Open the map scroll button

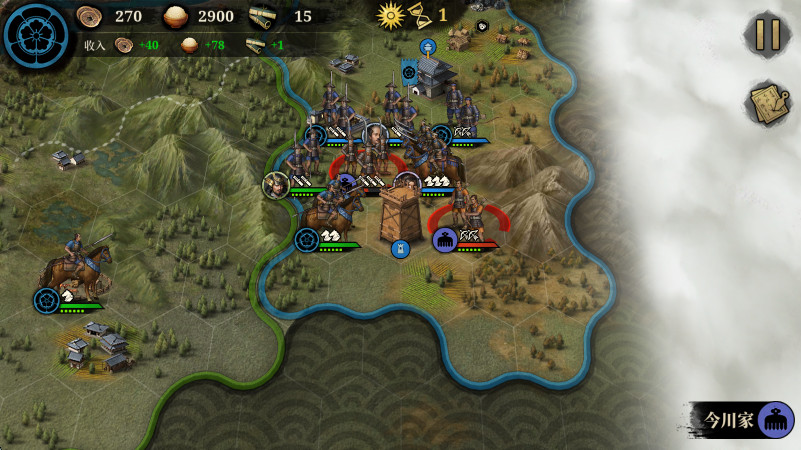coord(767,103)
